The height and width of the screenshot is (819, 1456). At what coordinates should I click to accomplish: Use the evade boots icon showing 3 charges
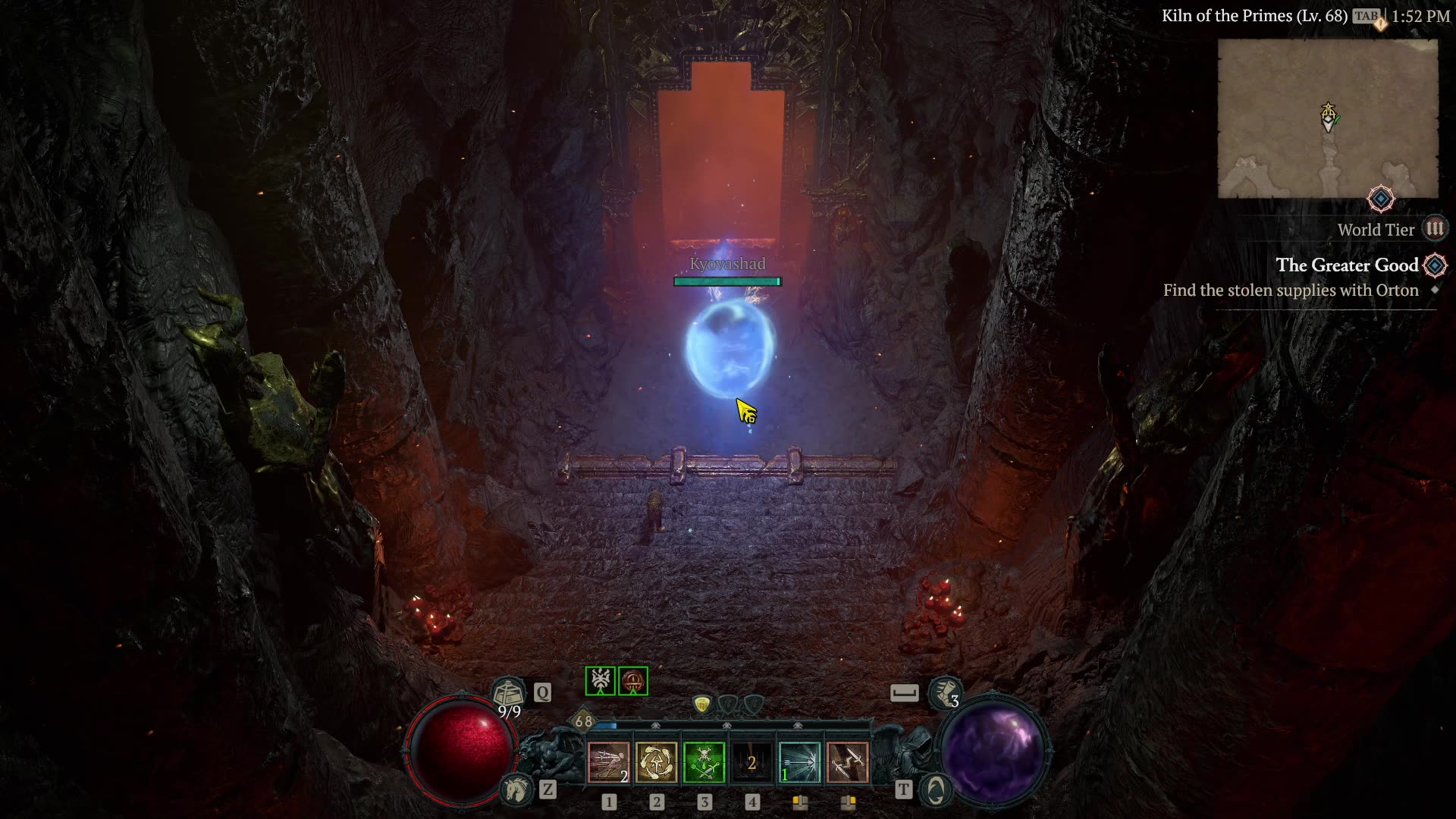click(943, 692)
